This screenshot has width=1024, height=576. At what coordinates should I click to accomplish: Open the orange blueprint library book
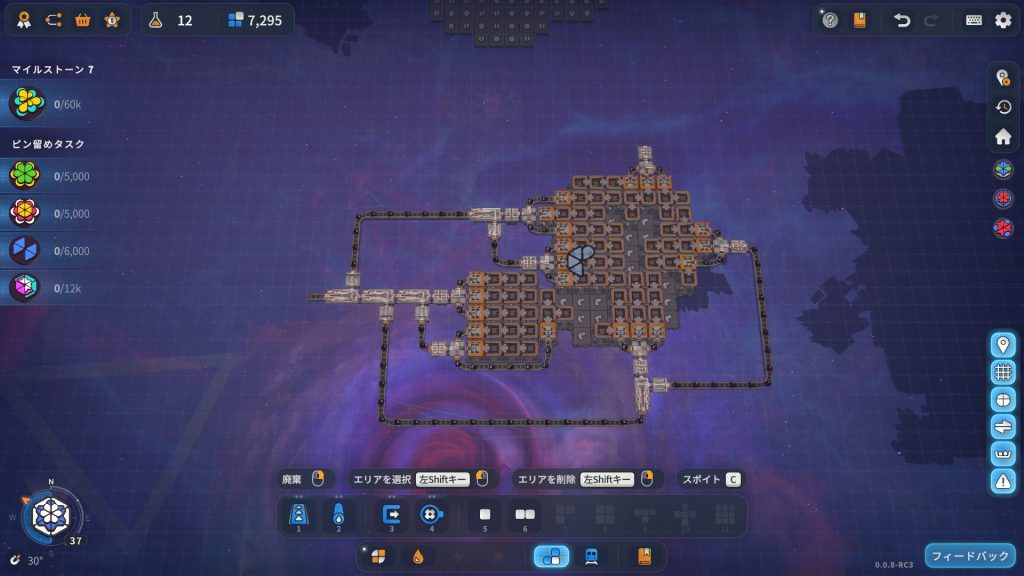pyautogui.click(x=644, y=557)
